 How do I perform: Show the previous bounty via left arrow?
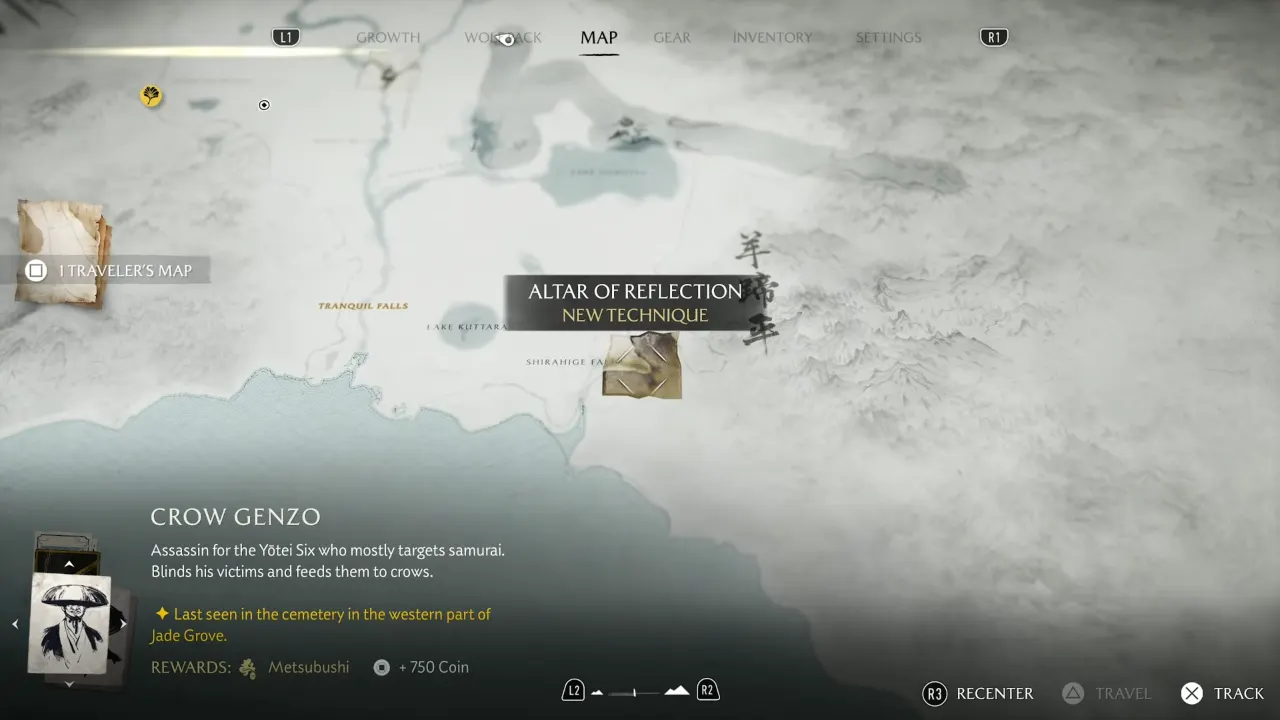[x=15, y=622]
